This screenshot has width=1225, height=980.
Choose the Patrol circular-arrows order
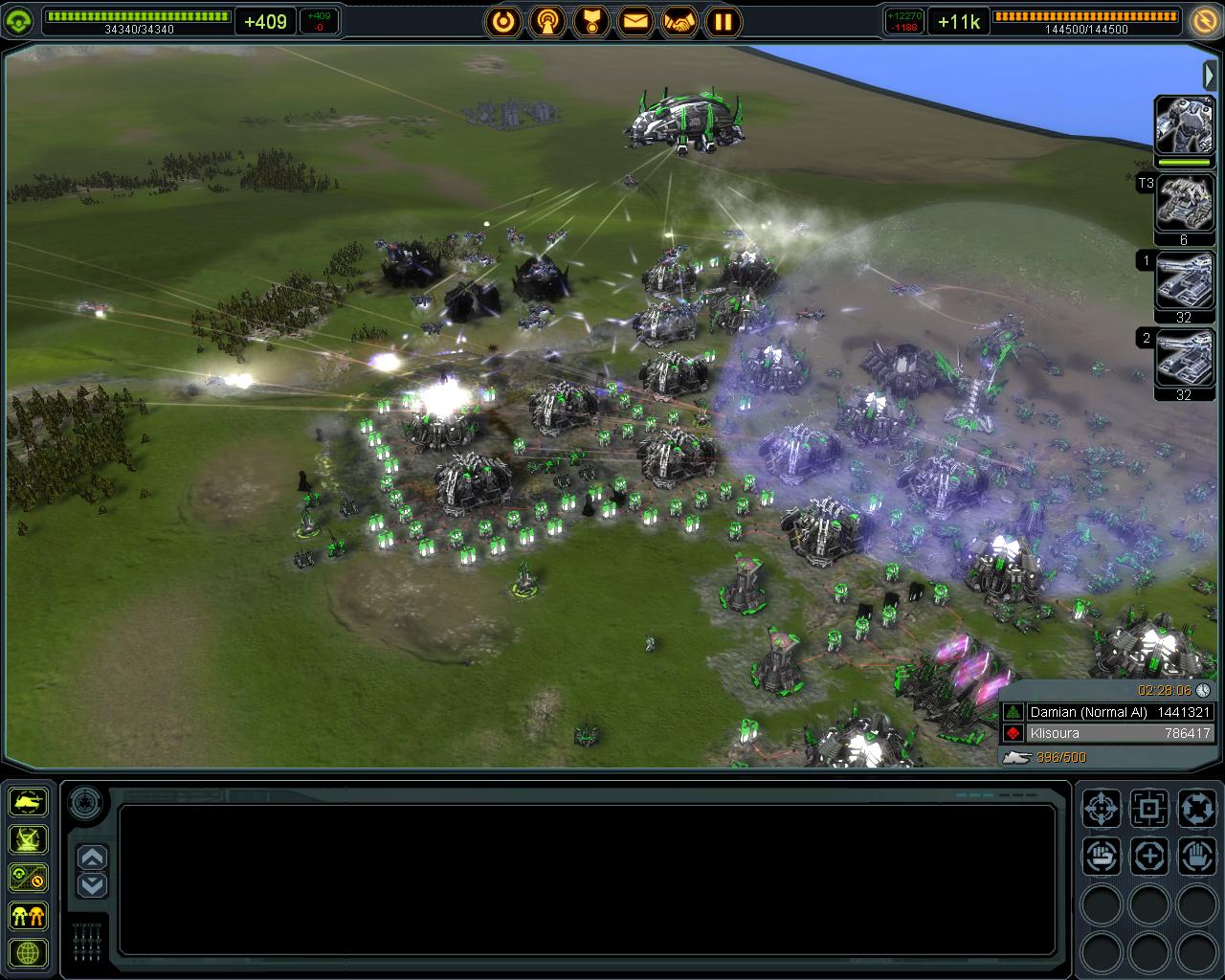pyautogui.click(x=1195, y=809)
